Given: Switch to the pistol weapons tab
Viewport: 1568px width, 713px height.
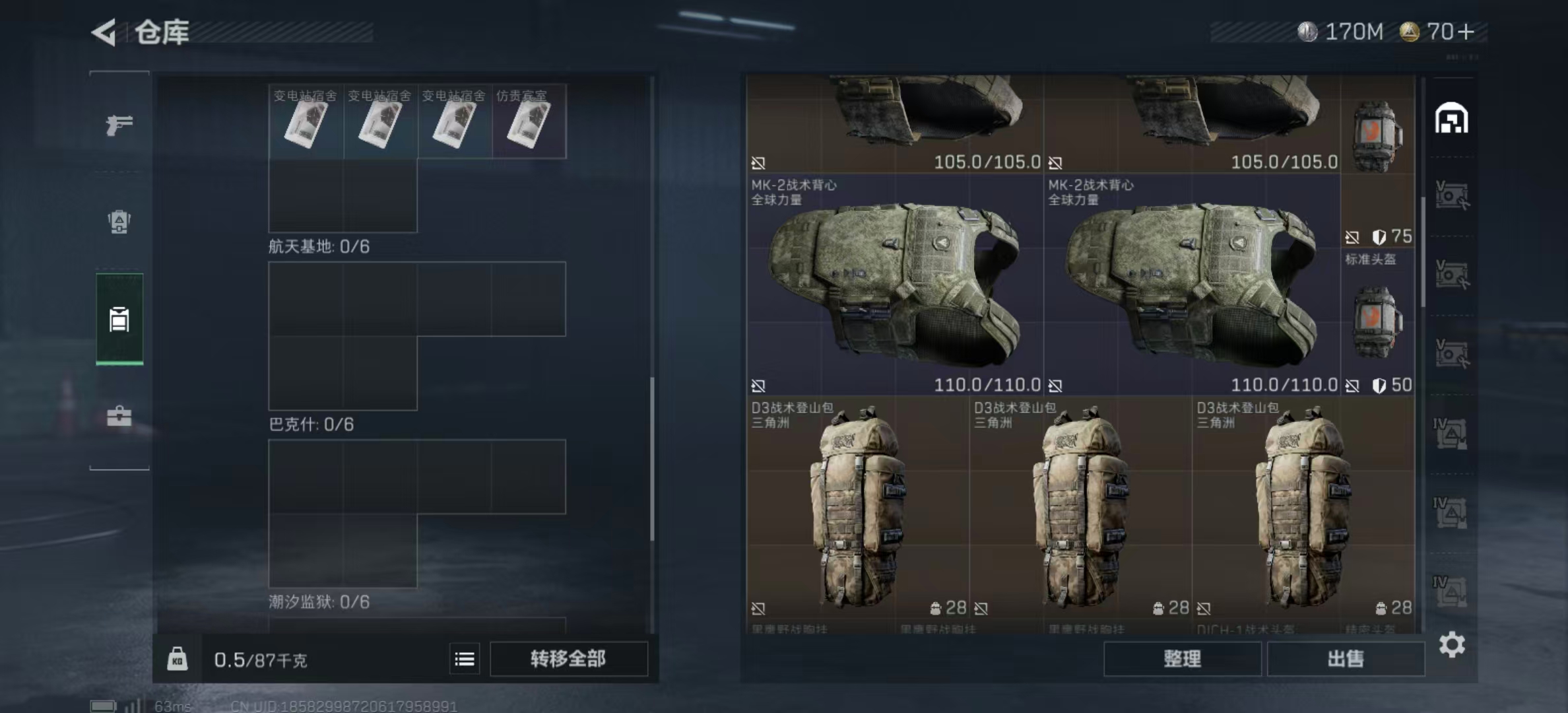Looking at the screenshot, I should click(119, 124).
